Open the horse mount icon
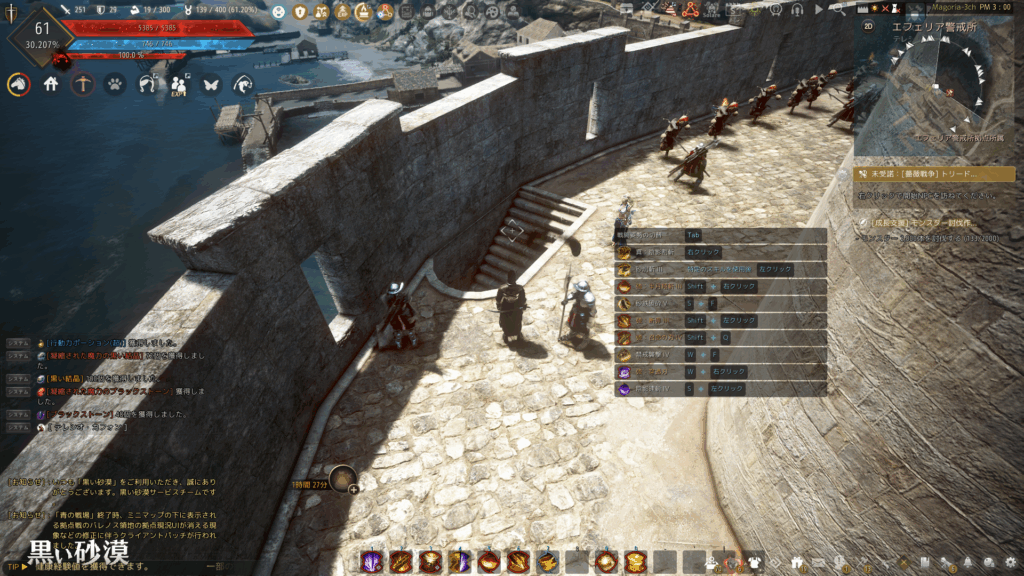The height and width of the screenshot is (576, 1024). click(18, 85)
